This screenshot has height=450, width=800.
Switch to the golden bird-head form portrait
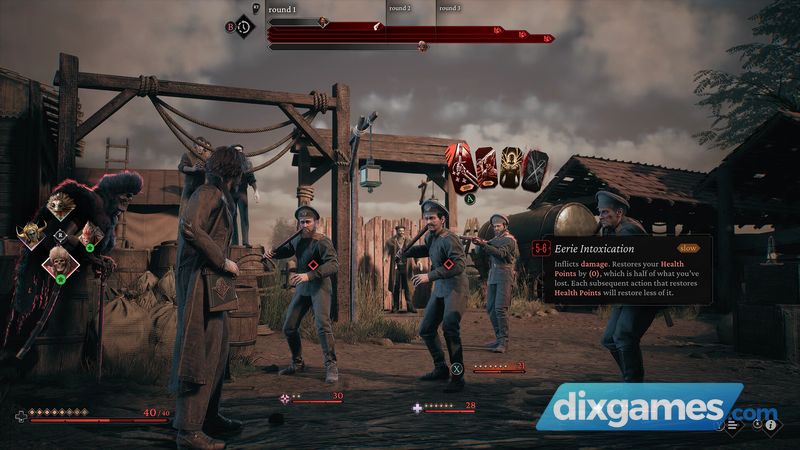62,207
